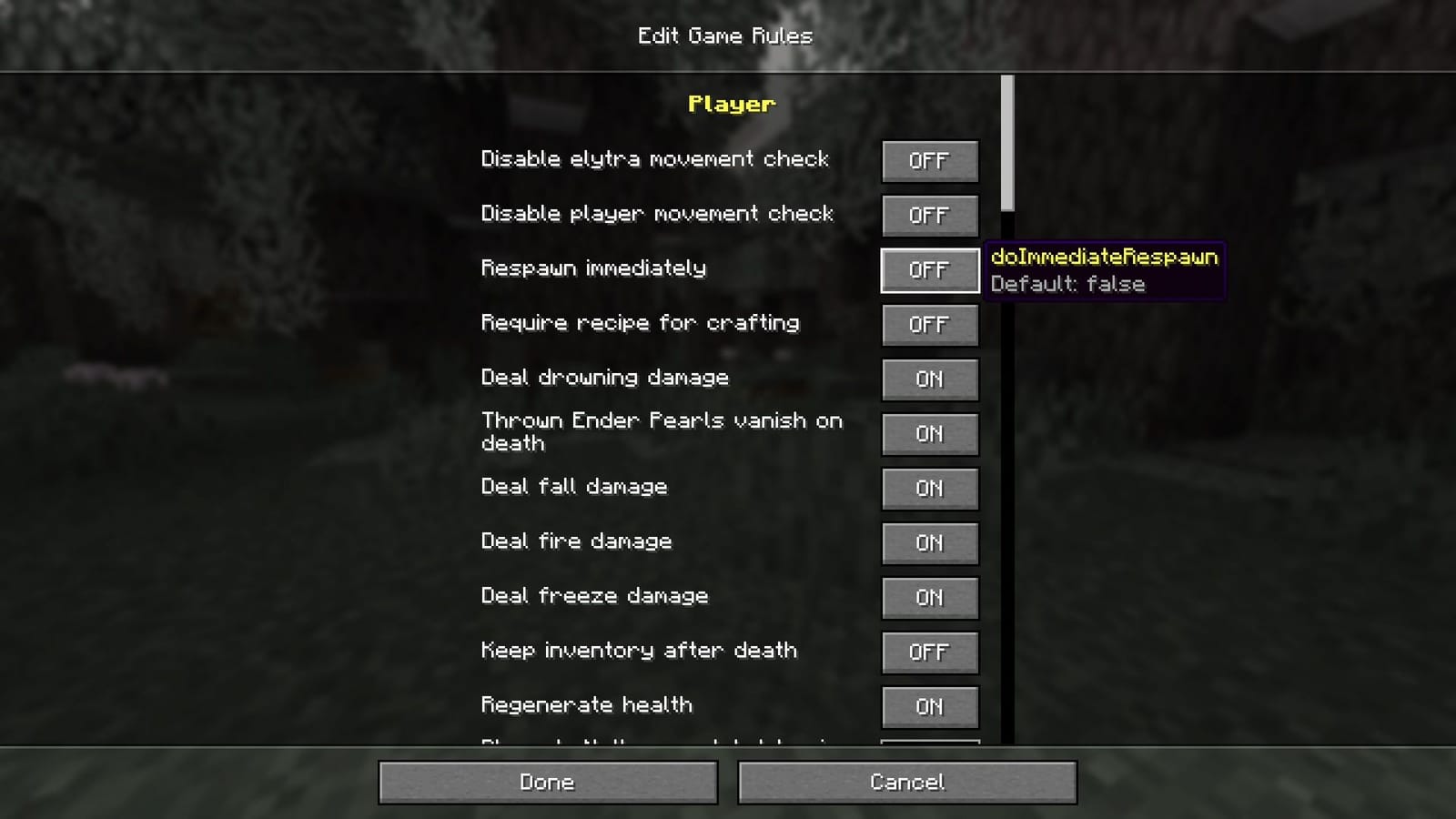1456x819 pixels.
Task: Disable Deal freeze damage
Action: [x=929, y=598]
